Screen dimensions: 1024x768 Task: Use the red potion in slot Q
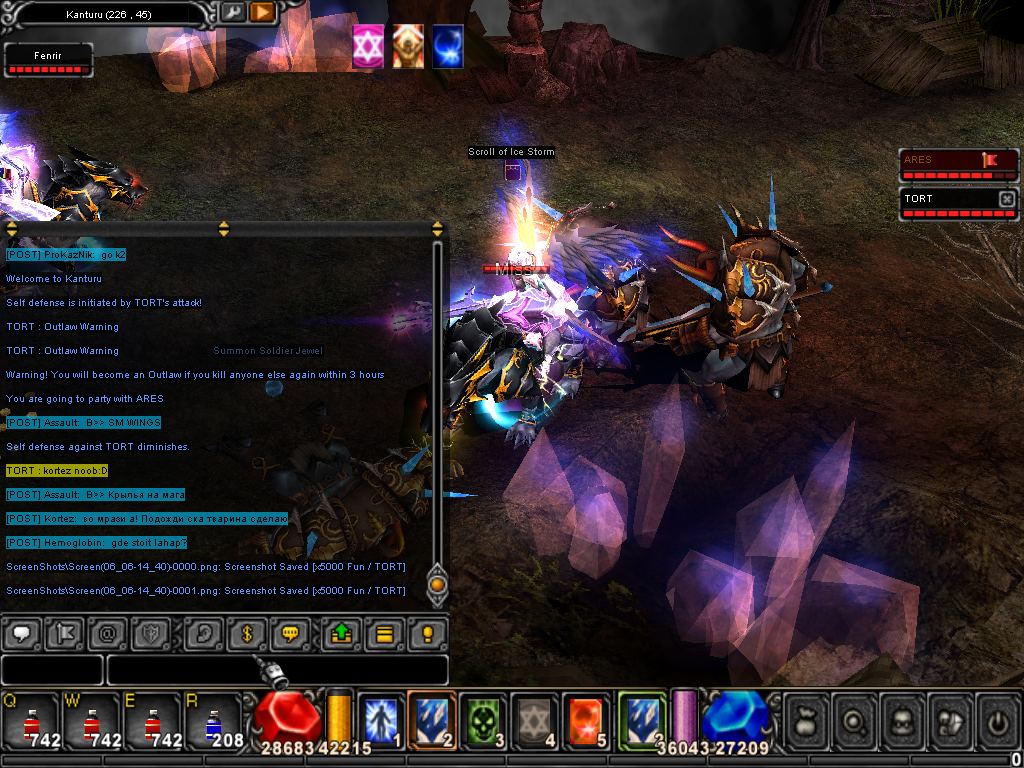click(x=32, y=720)
